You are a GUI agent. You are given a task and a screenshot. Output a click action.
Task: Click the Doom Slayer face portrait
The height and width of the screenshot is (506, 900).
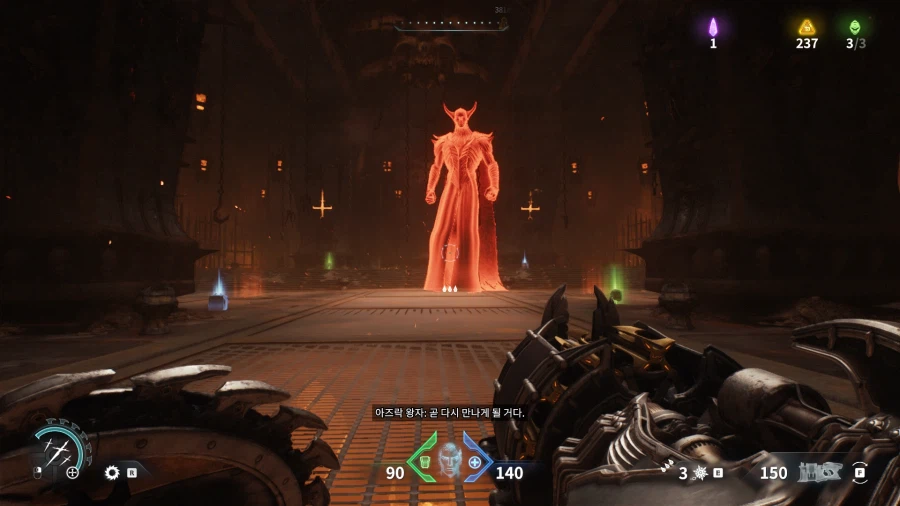pos(450,459)
